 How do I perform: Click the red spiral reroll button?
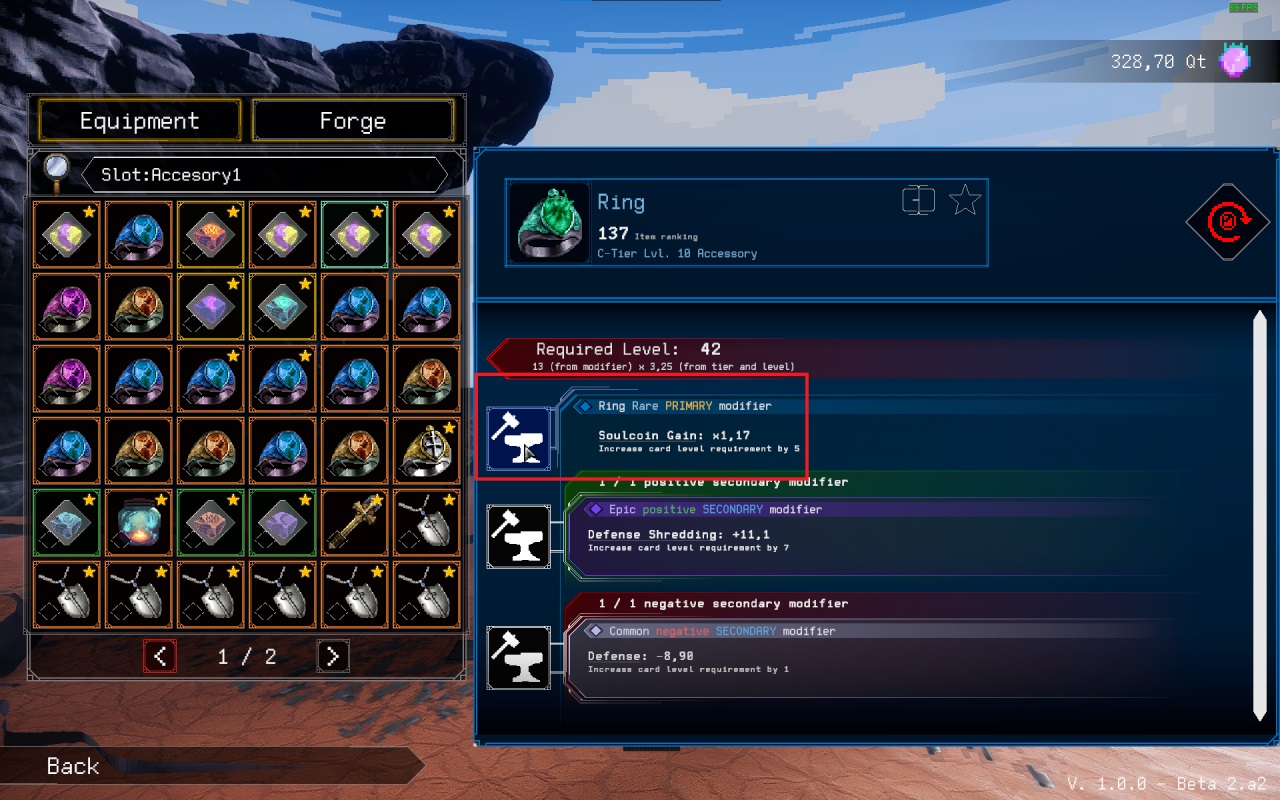pyautogui.click(x=1227, y=222)
